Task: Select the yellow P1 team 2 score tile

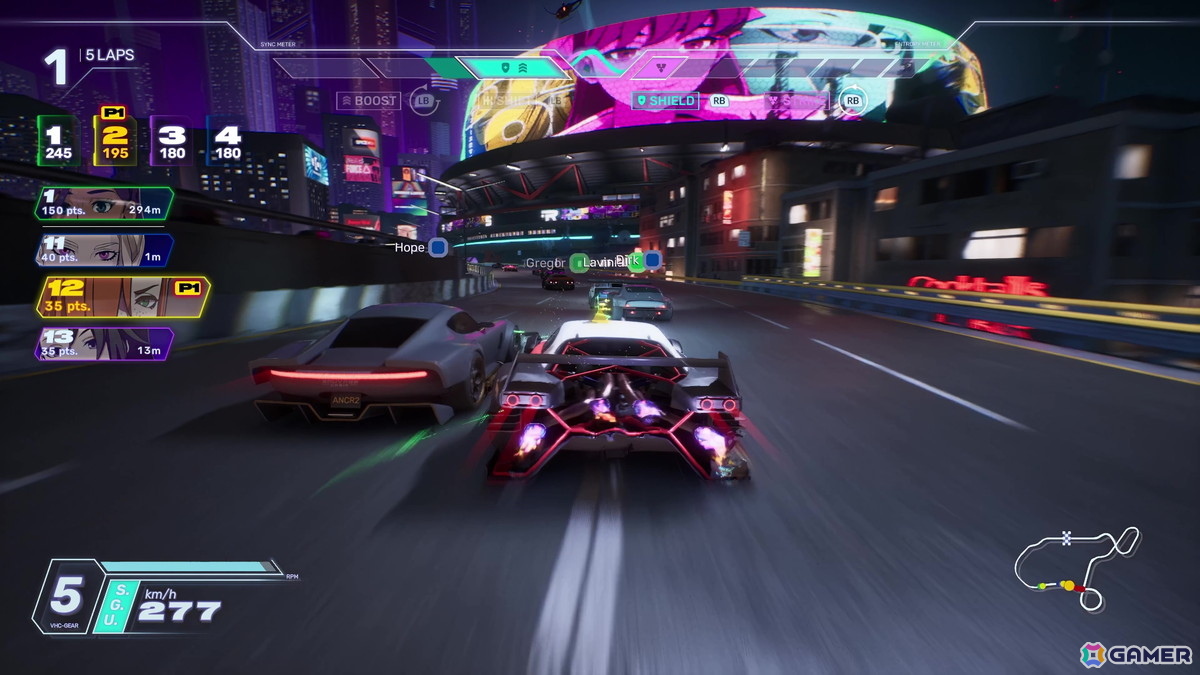Action: tap(116, 142)
